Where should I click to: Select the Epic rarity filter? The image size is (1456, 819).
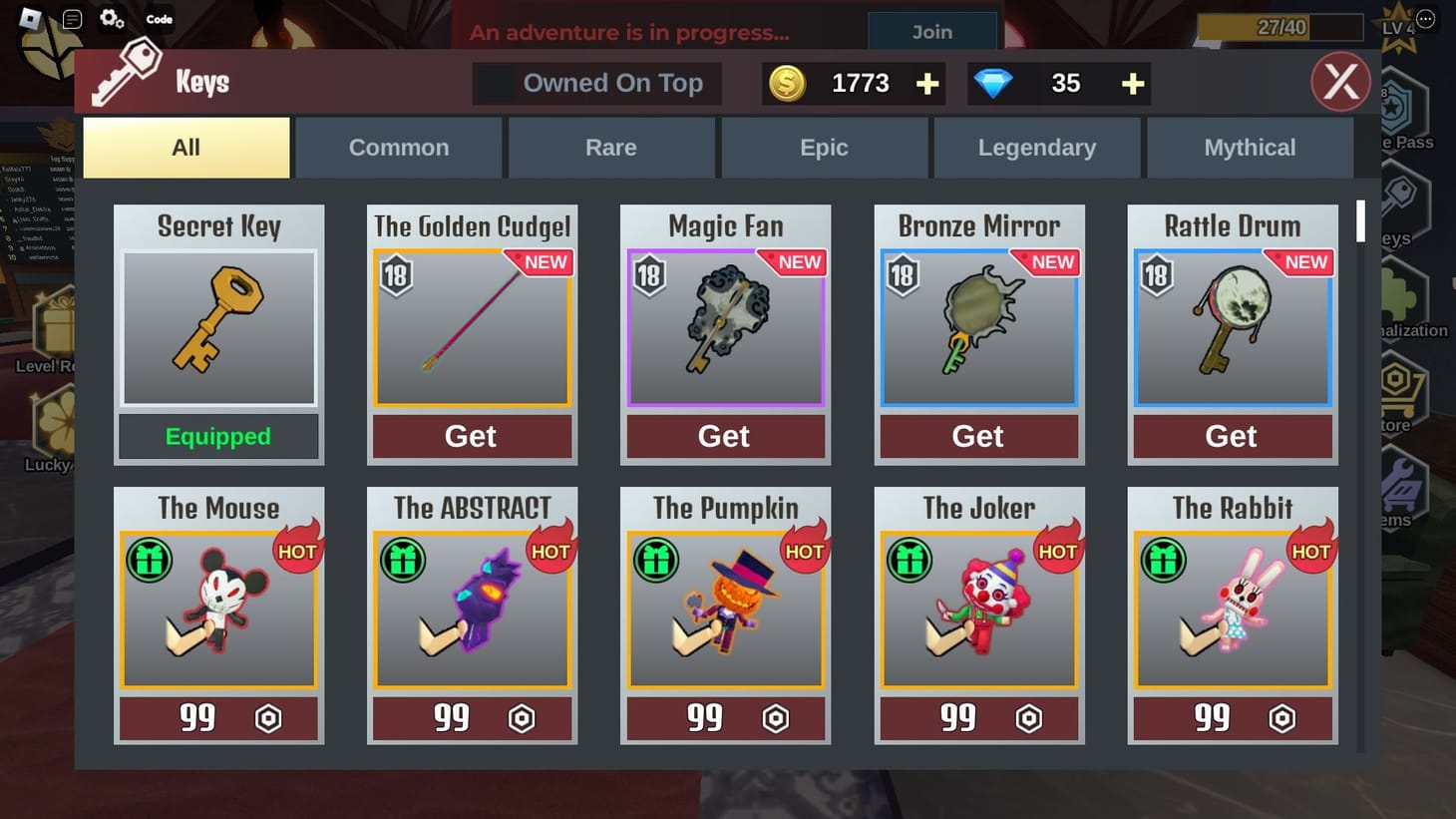click(824, 147)
